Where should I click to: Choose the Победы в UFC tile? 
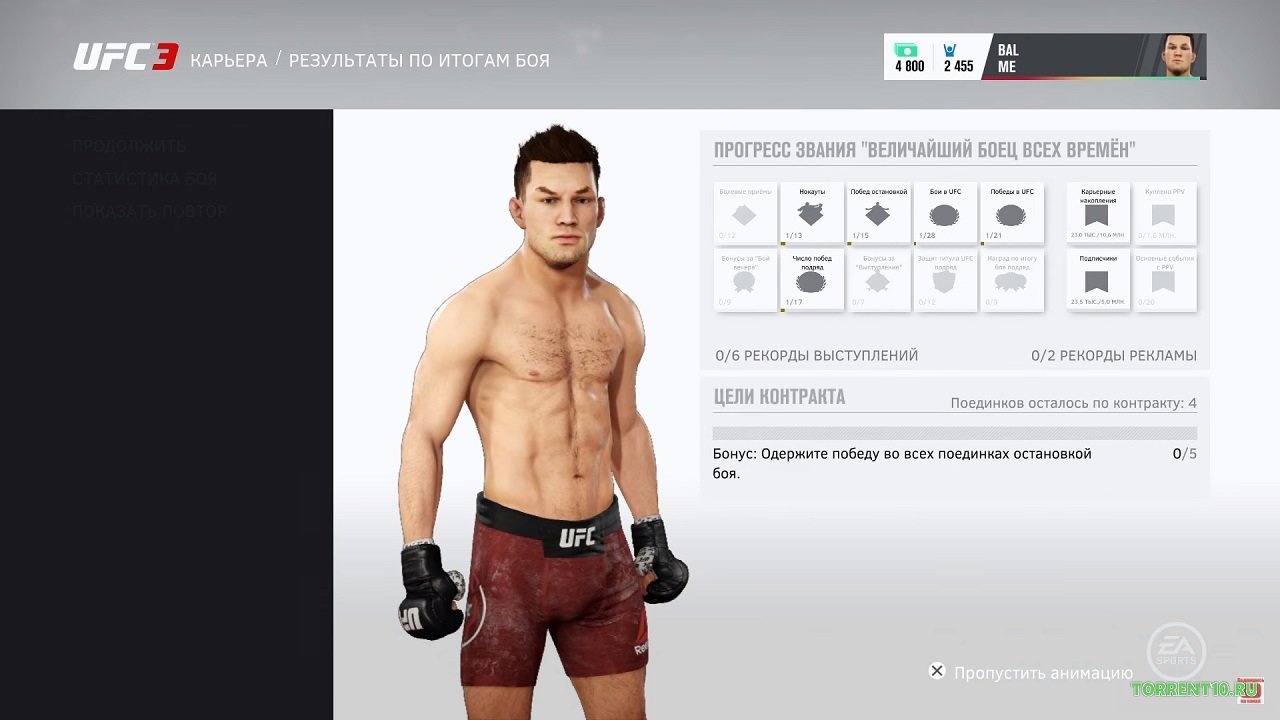coord(1011,214)
